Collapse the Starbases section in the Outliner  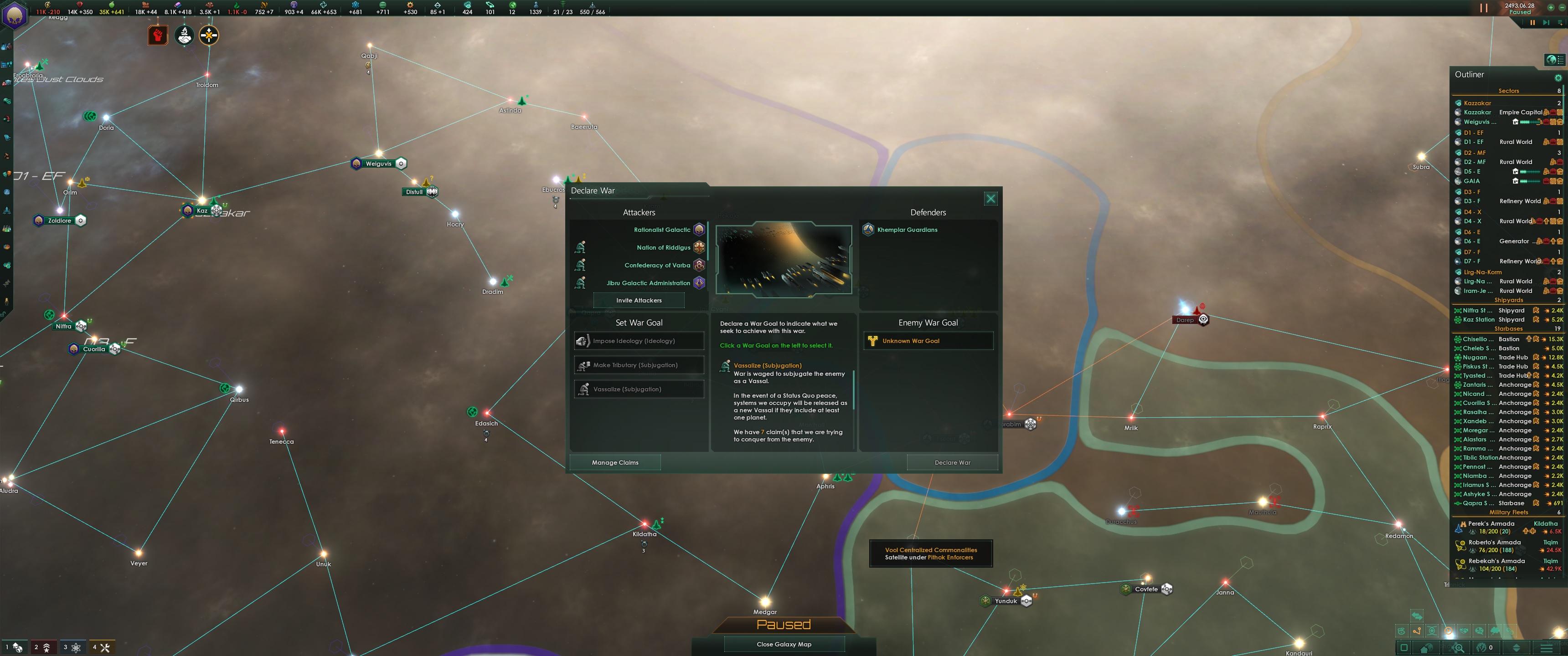(x=1508, y=329)
